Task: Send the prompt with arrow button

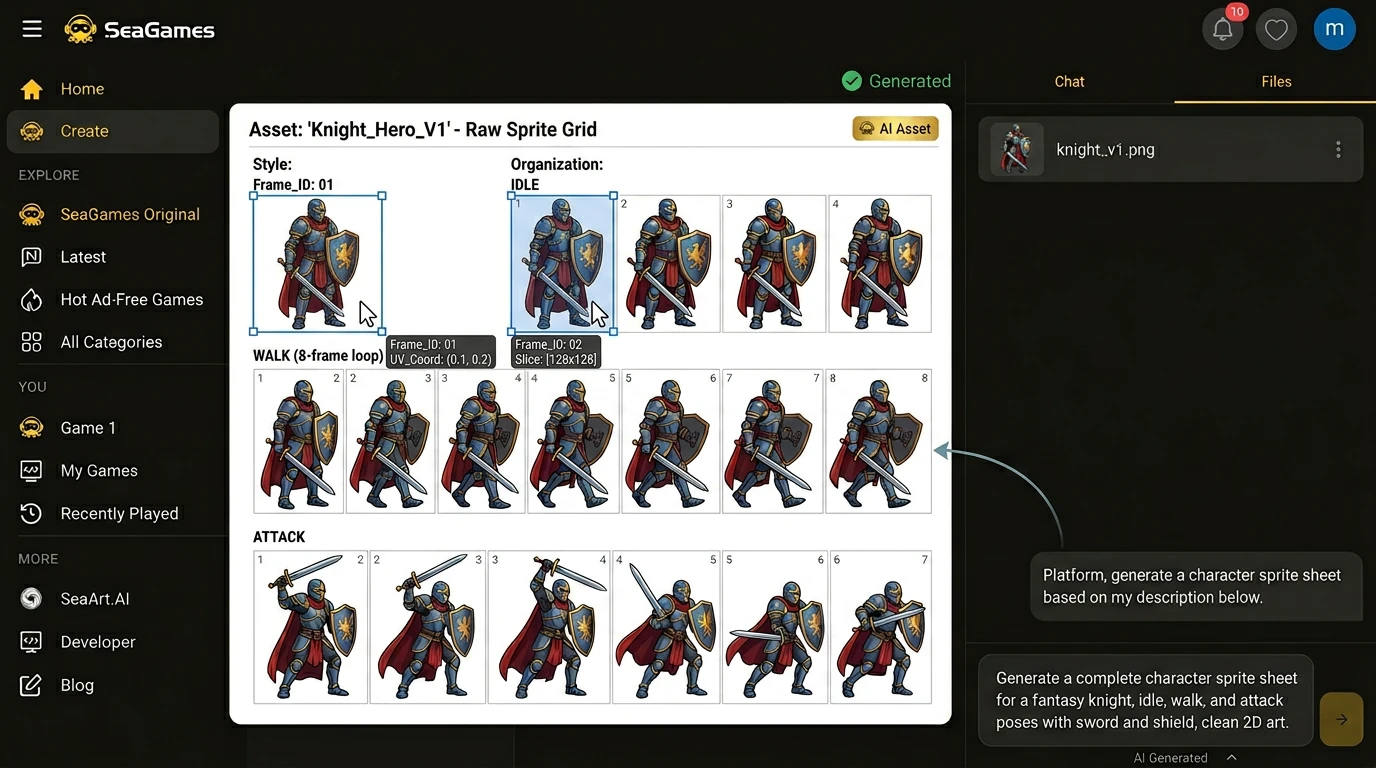Action: pyautogui.click(x=1341, y=719)
